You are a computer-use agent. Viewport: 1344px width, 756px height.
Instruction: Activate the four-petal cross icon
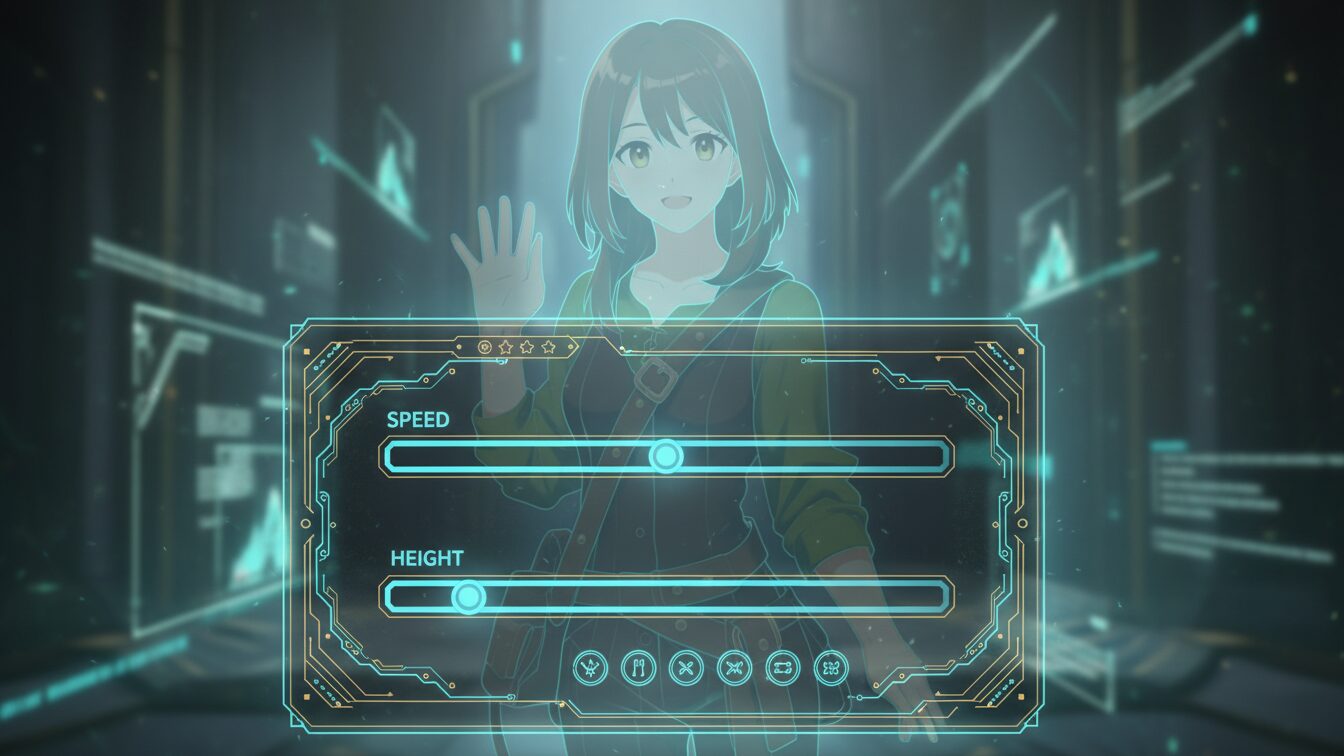tap(686, 667)
